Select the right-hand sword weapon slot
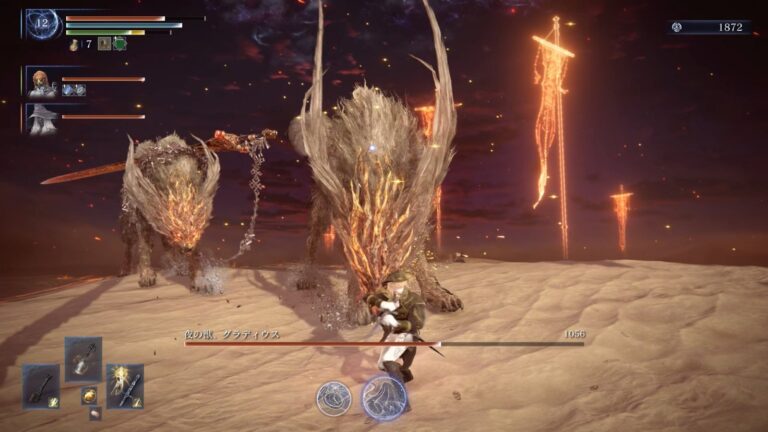Image resolution: width=768 pixels, height=432 pixels. (125, 385)
